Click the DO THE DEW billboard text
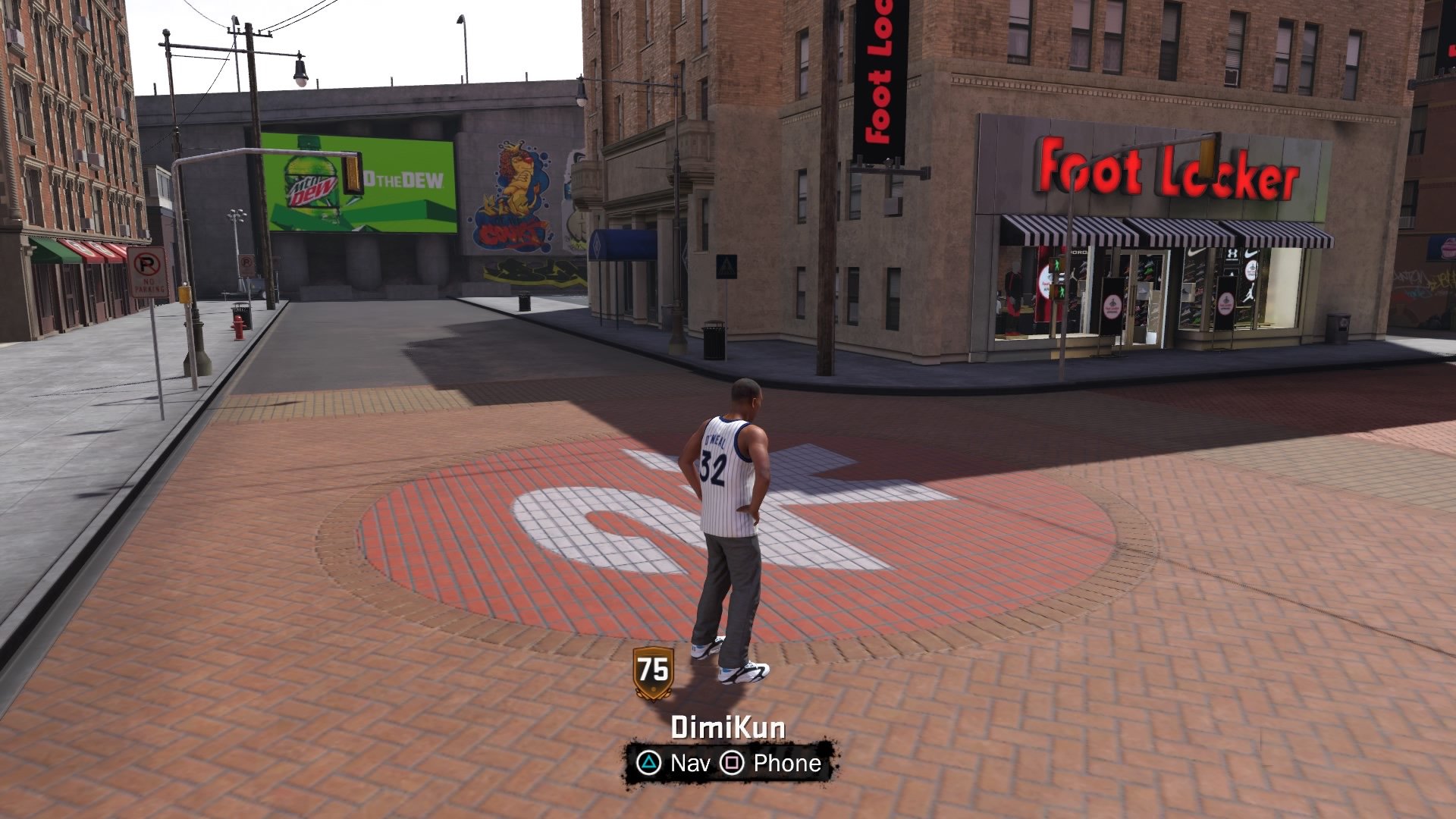This screenshot has height=819, width=1456. 400,180
